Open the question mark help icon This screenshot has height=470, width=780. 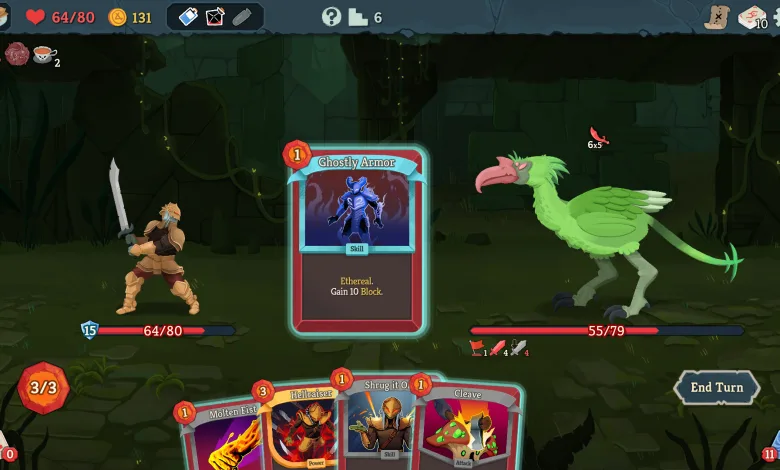[331, 16]
